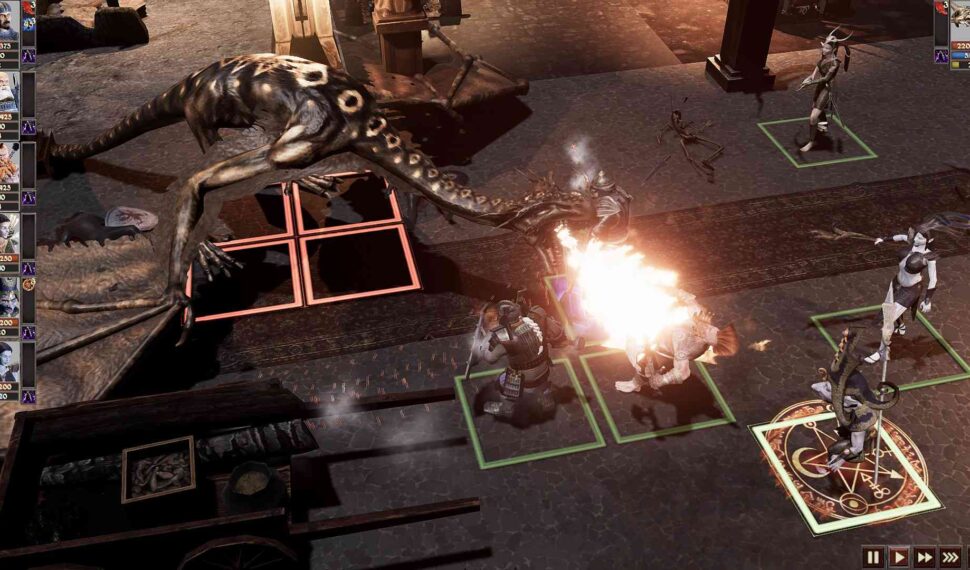
Task: Select the orange-haired hero portrait
Action: coord(9,160)
